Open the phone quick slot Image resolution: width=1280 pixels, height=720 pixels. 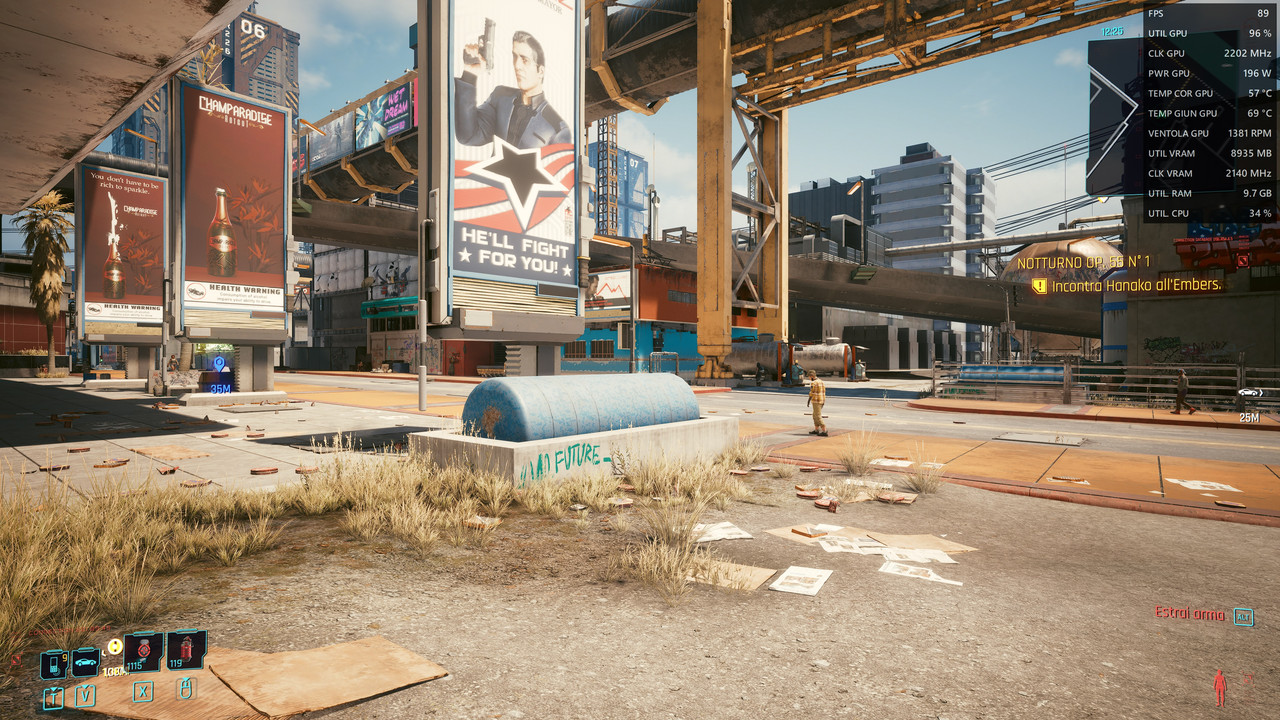click(53, 664)
